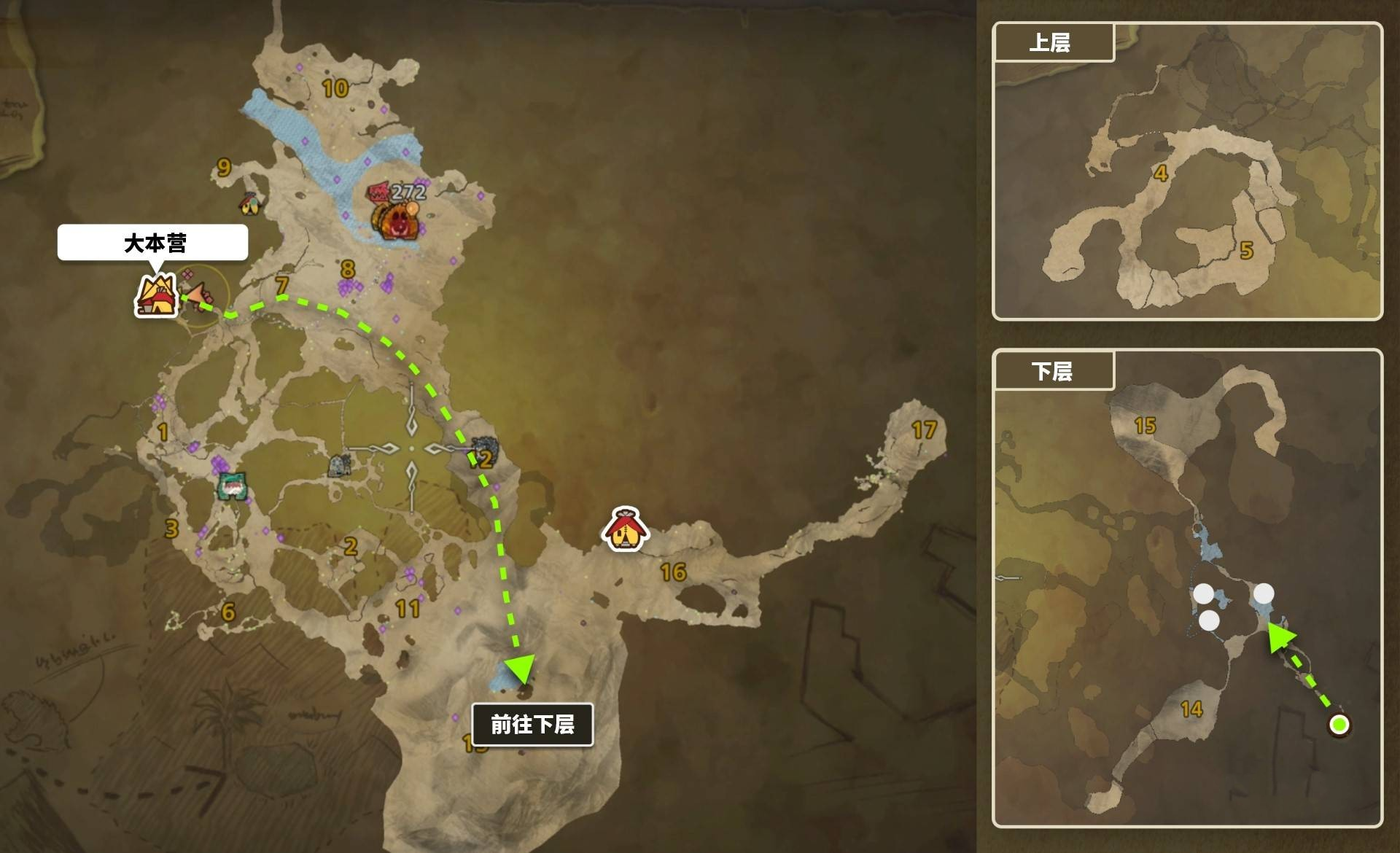Select the upper layer map area 4
The height and width of the screenshot is (853, 1400).
coord(1161,174)
